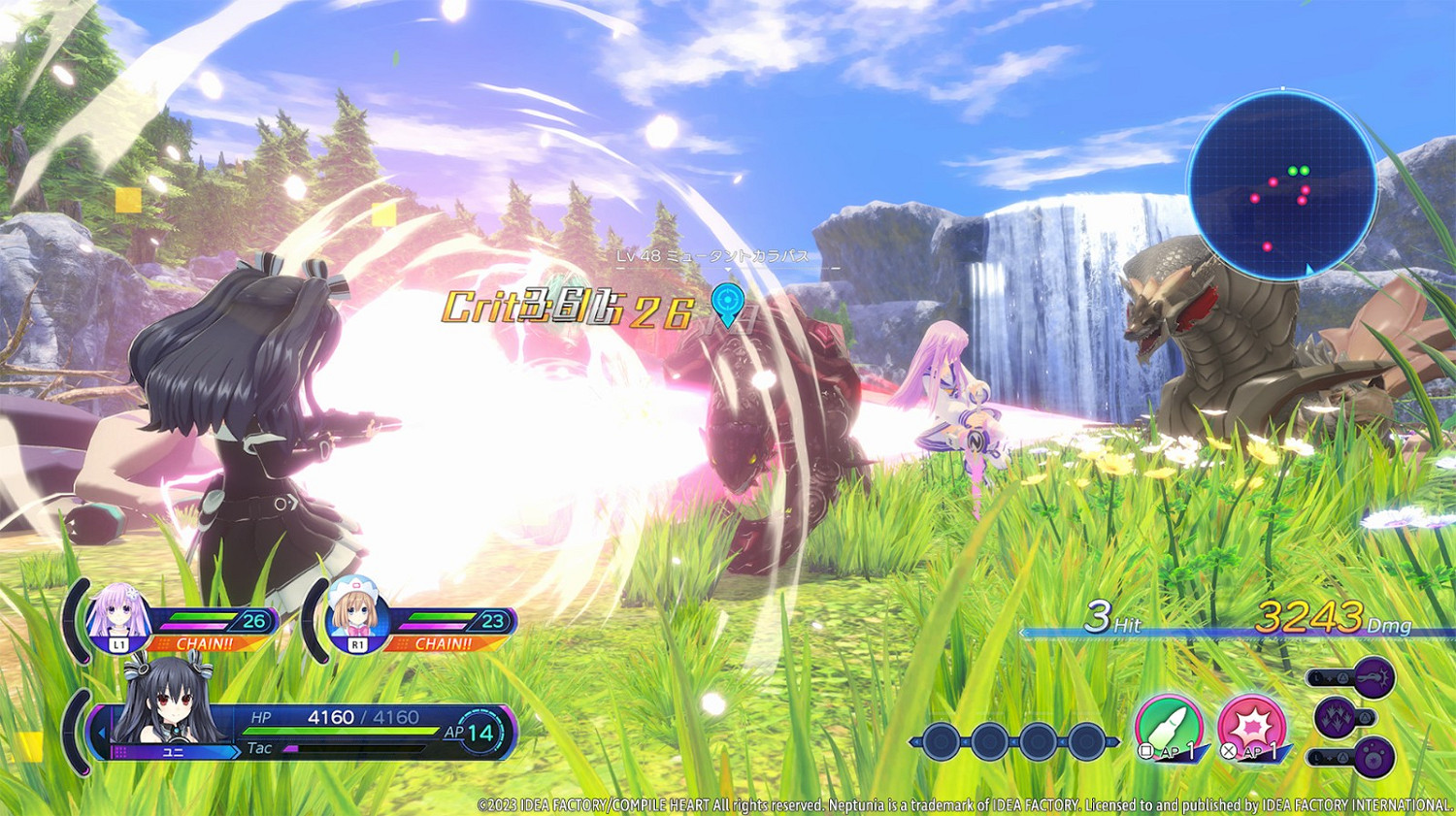Toggle the CHAIN!! indicator under Compa
Viewport: 1456px width, 816px height.
(445, 642)
